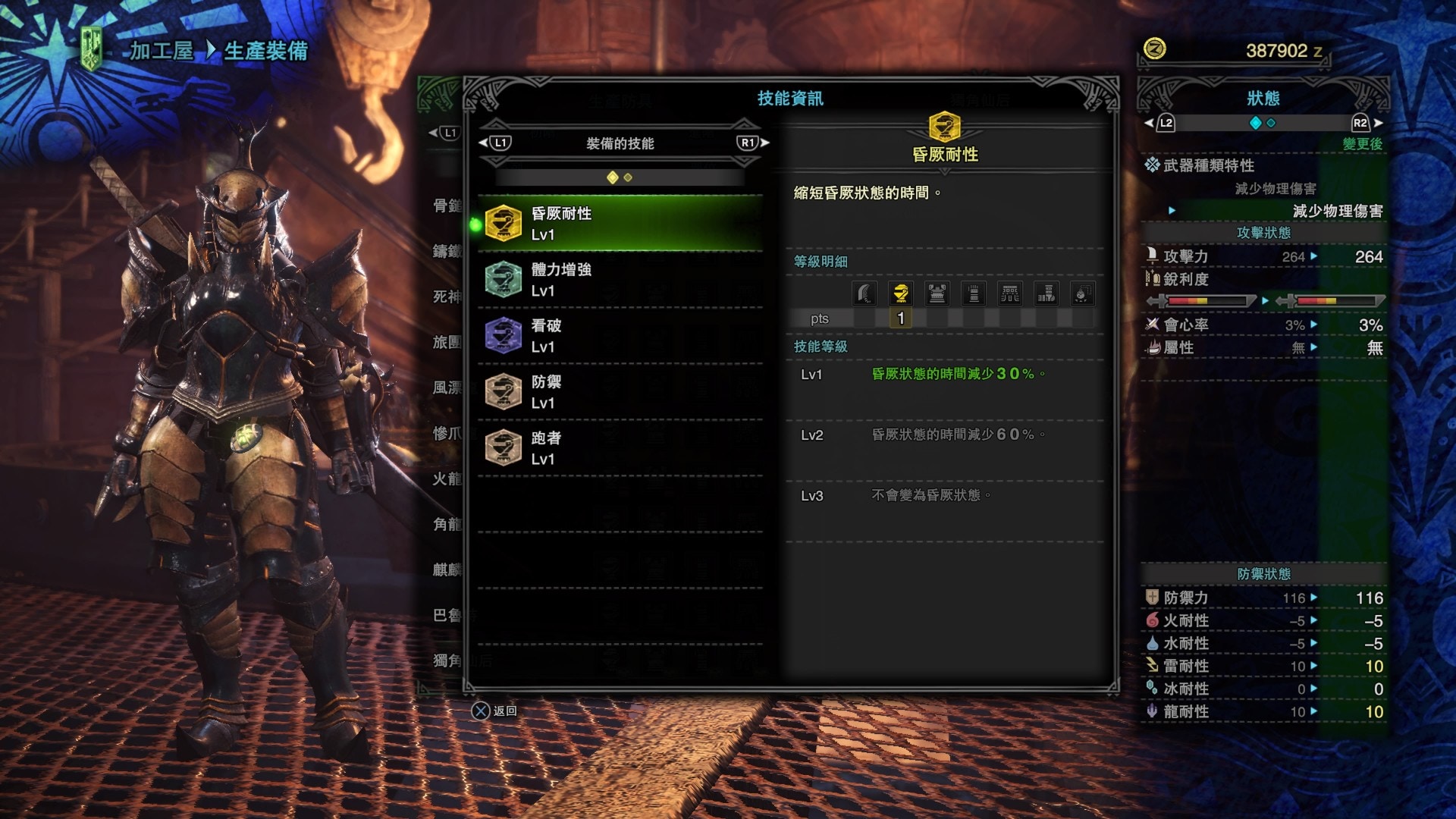The height and width of the screenshot is (819, 1456).
Task: Select the 昏厥耐性 skill row
Action: click(x=620, y=224)
